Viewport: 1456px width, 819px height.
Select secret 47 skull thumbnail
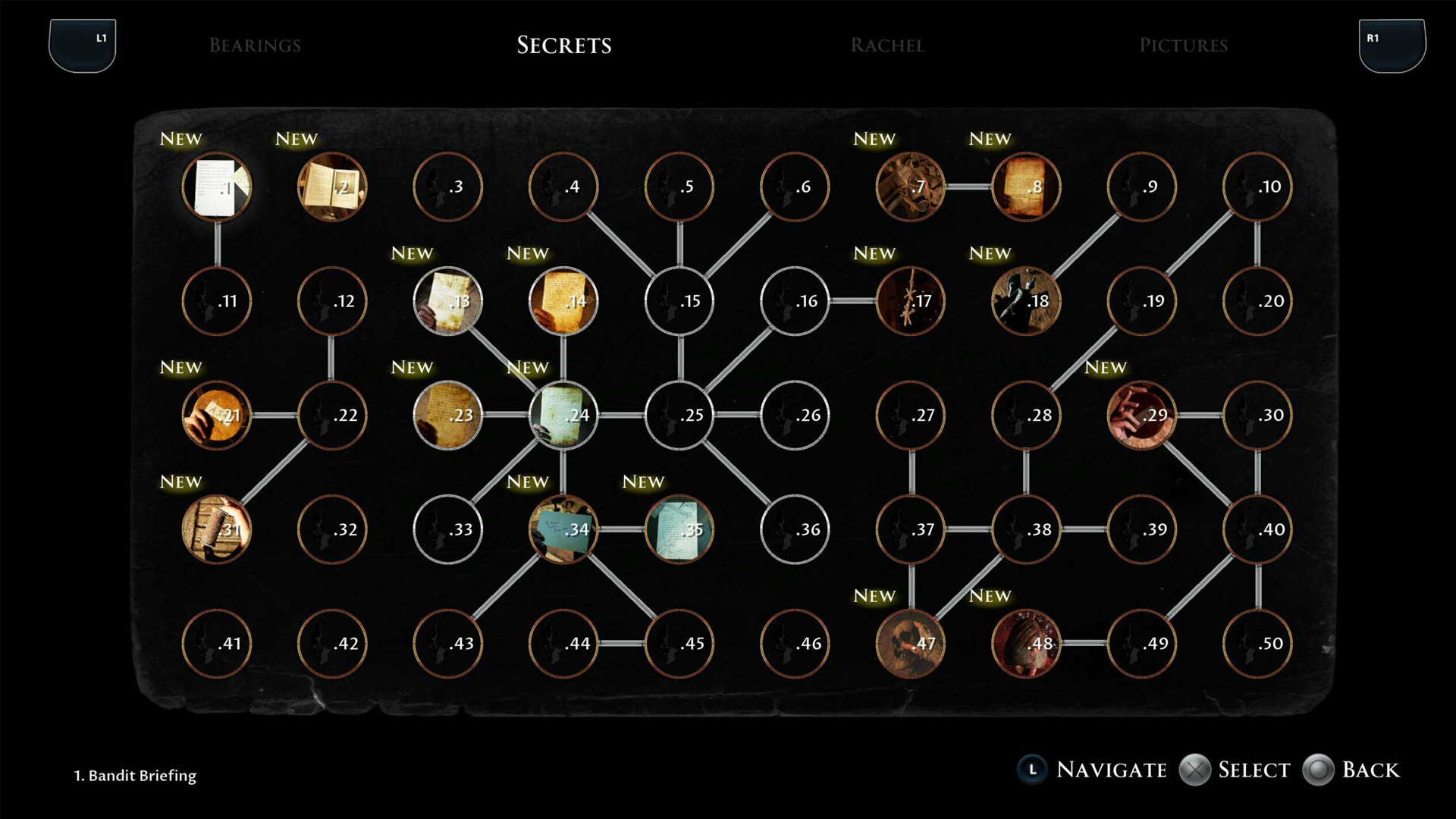(x=910, y=643)
